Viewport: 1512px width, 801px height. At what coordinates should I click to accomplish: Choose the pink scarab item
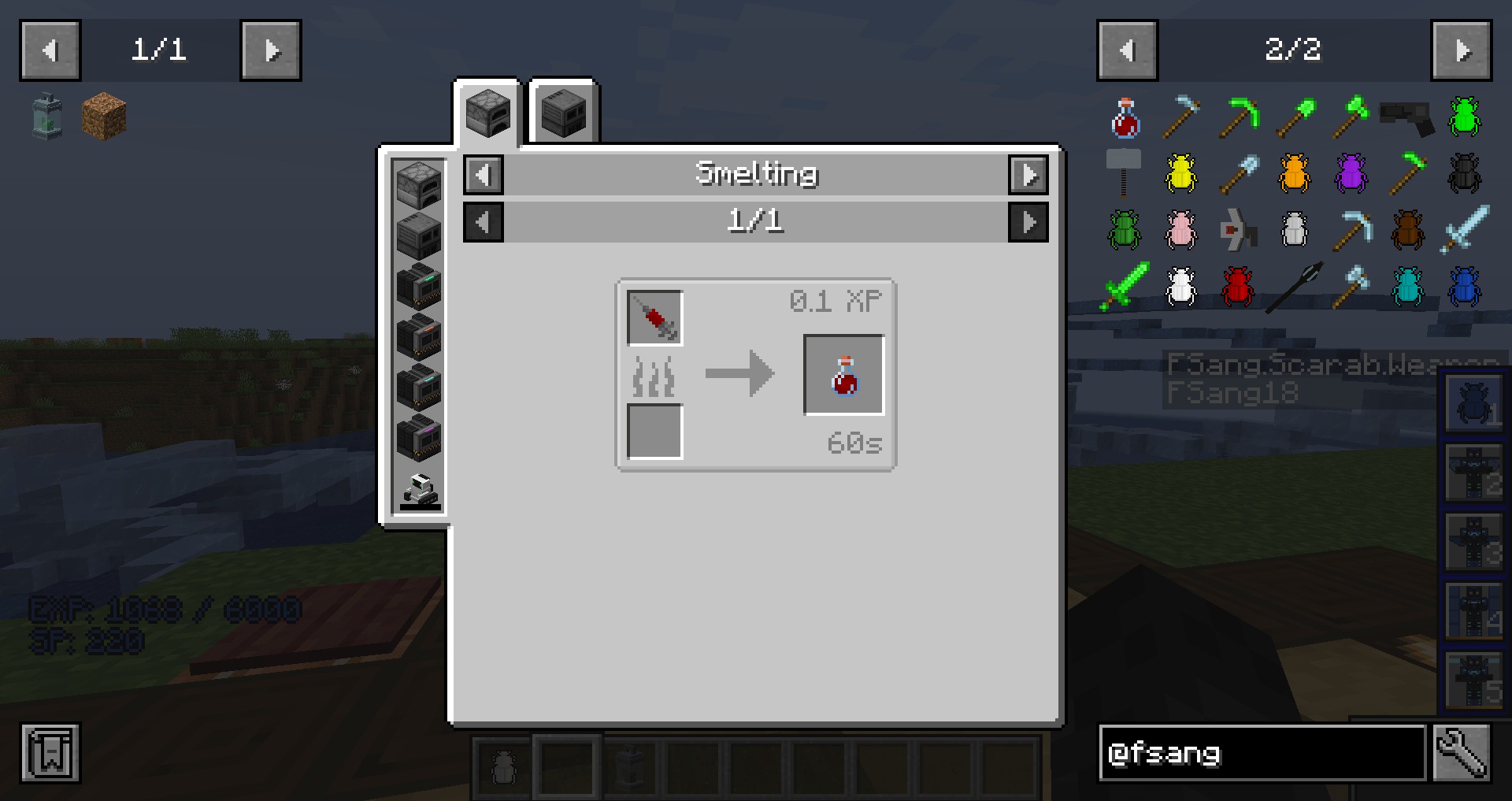click(1181, 230)
